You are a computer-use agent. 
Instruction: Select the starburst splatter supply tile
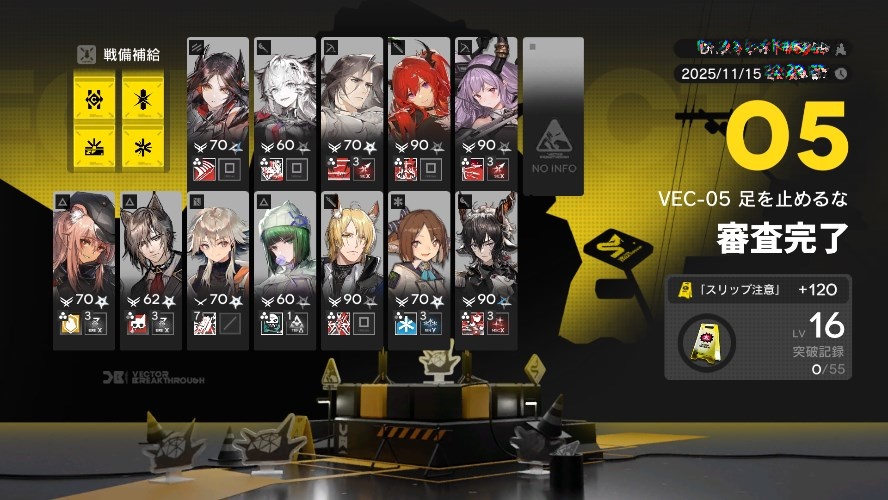[143, 148]
